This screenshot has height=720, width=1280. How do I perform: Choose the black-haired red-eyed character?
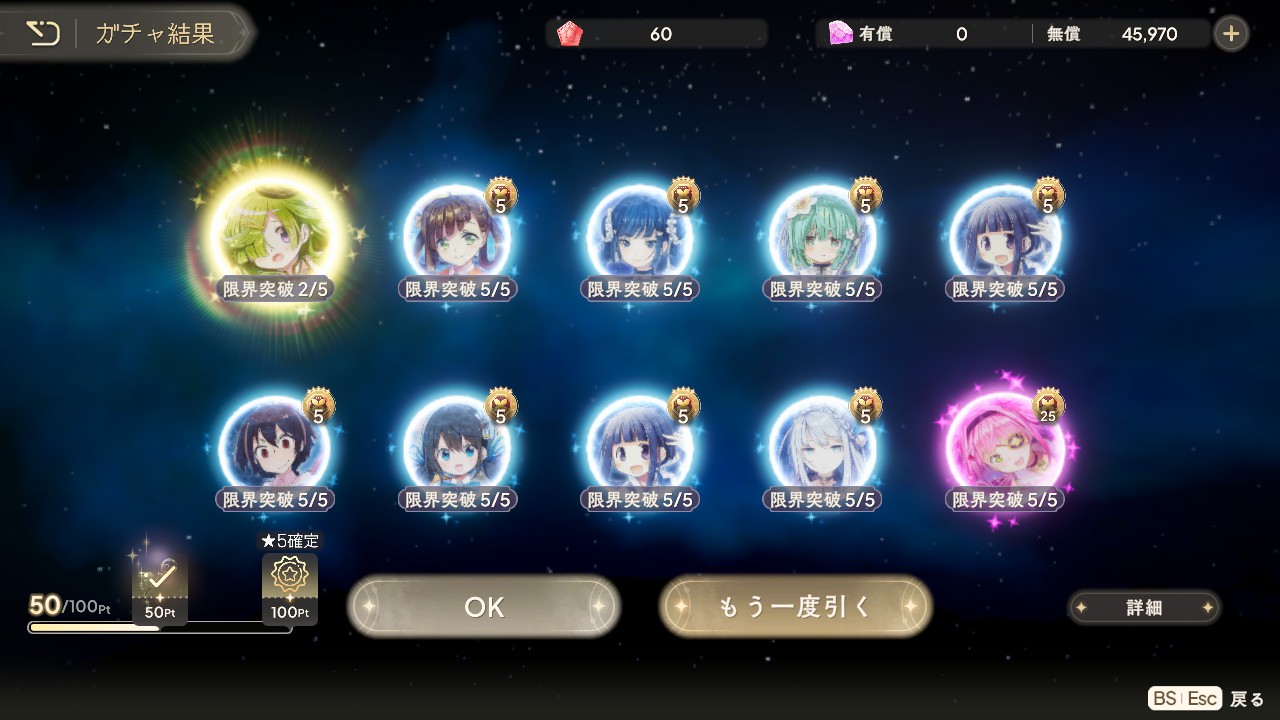click(x=272, y=449)
